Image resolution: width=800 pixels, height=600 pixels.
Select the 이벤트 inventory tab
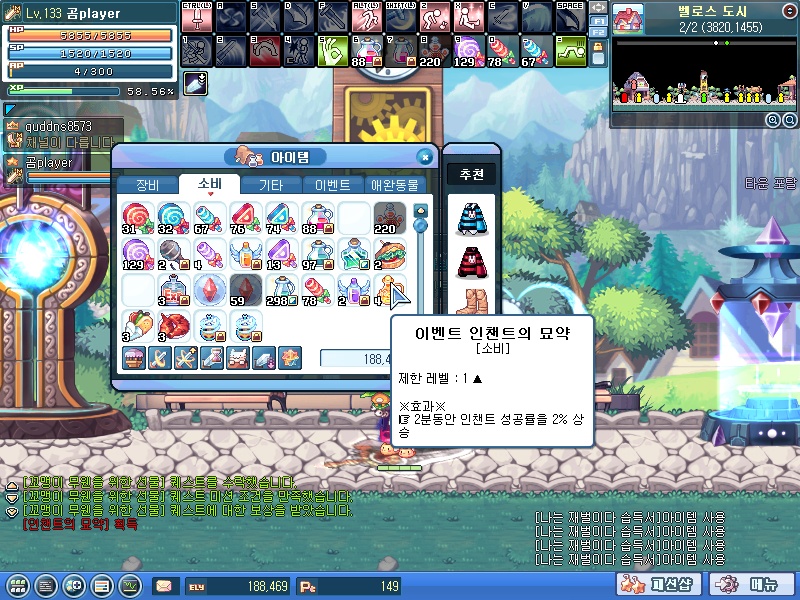click(333, 185)
